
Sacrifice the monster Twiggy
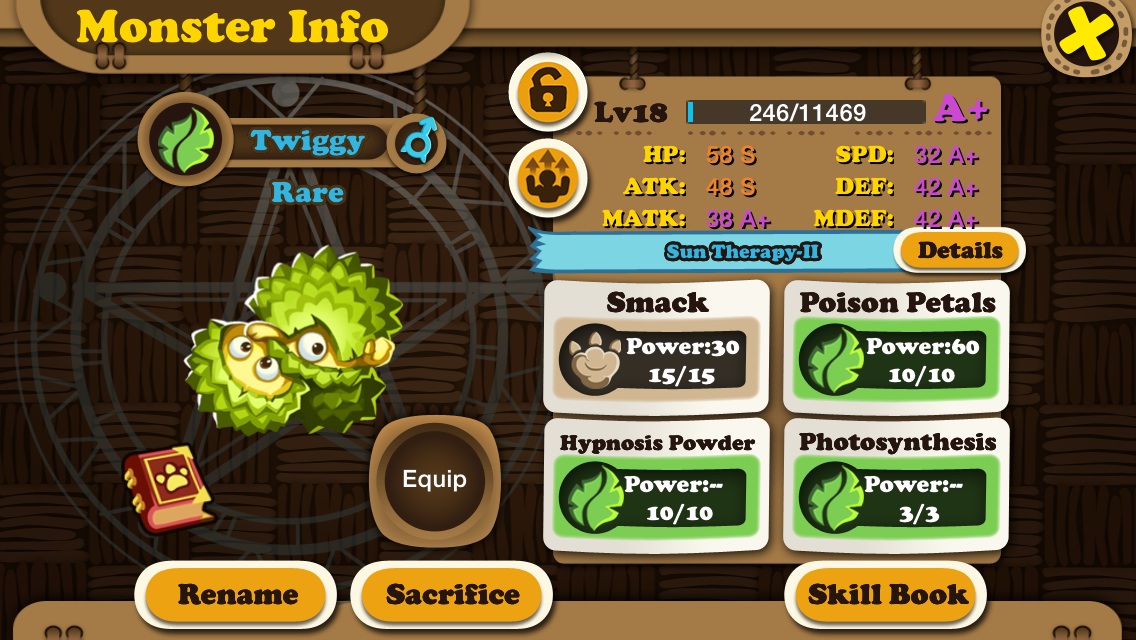452,595
